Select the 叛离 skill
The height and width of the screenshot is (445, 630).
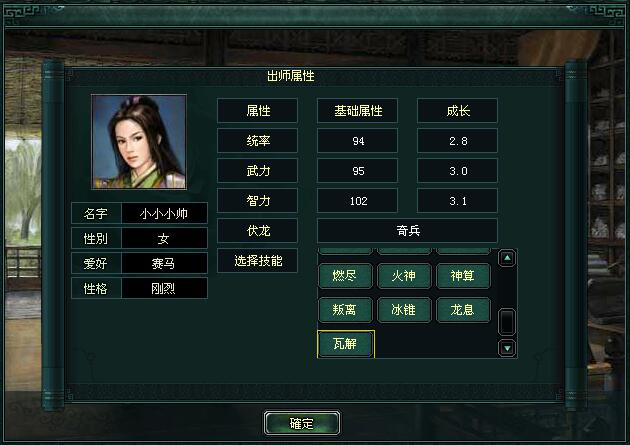tap(345, 310)
